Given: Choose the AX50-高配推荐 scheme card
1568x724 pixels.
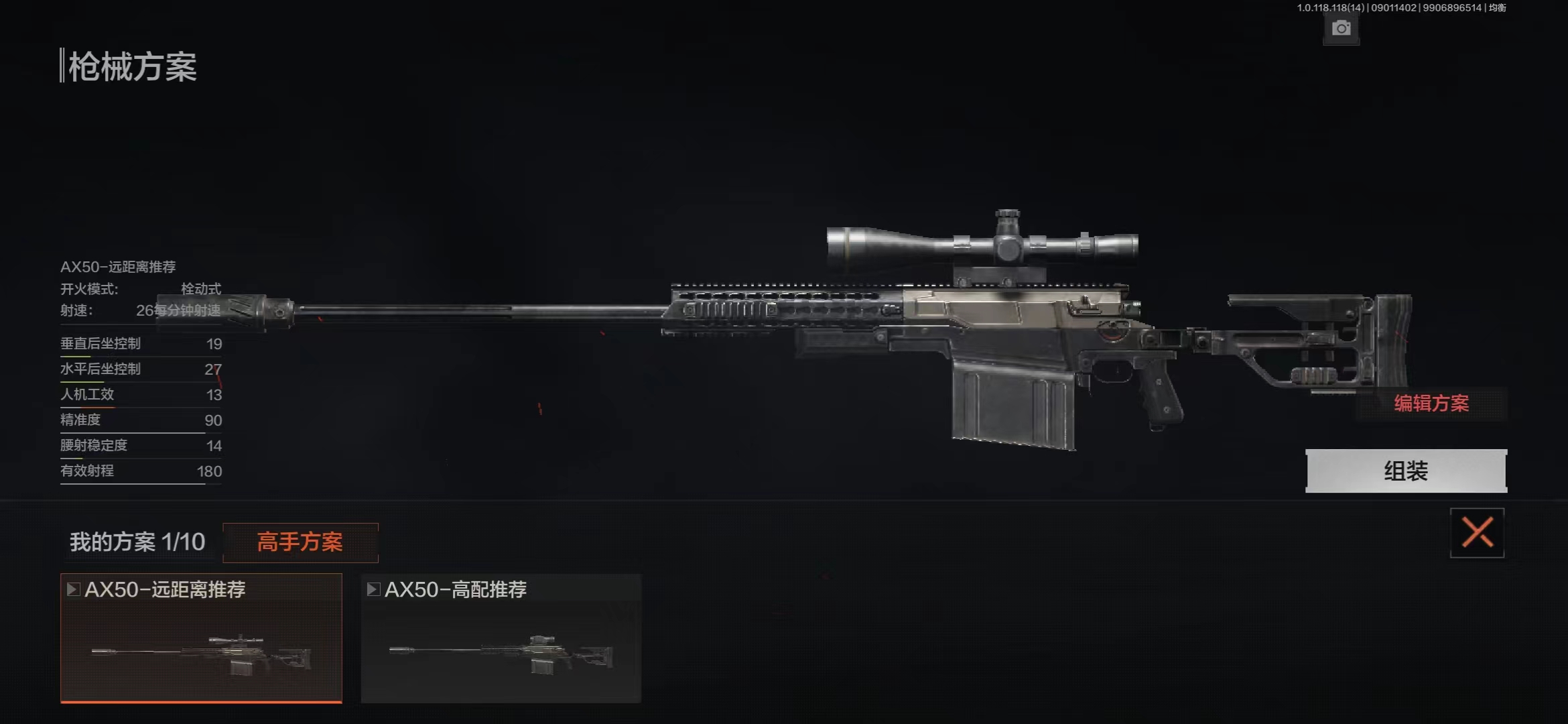Looking at the screenshot, I should (501, 637).
